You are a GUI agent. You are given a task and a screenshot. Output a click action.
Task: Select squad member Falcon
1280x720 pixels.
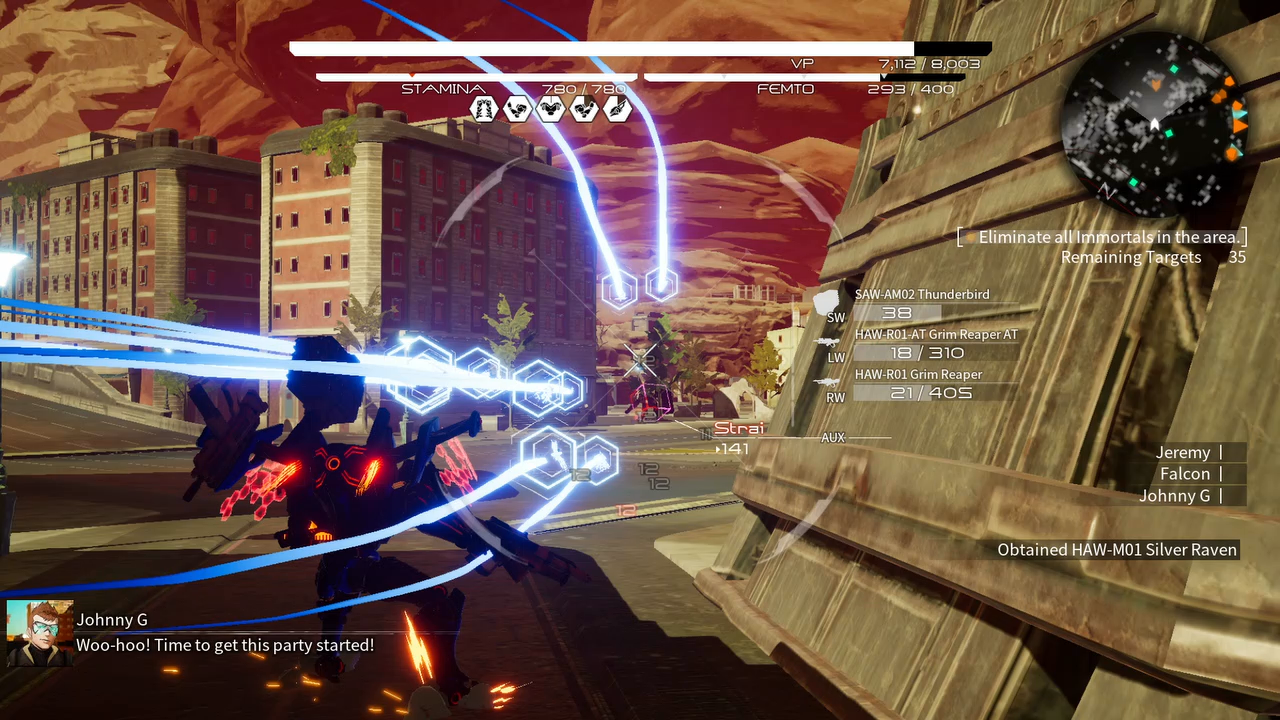tap(1185, 474)
